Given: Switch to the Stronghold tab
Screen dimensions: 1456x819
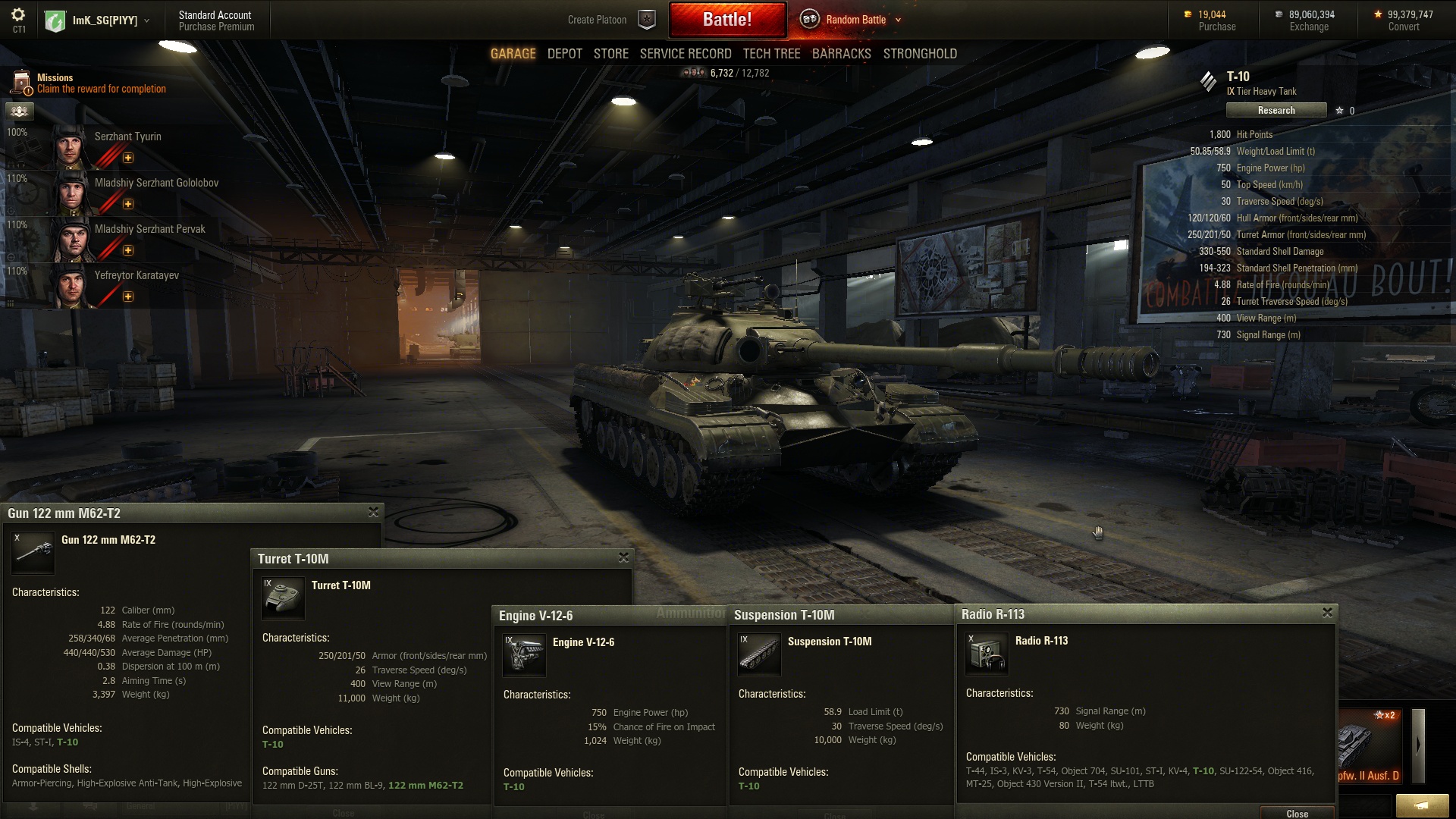Looking at the screenshot, I should pyautogui.click(x=920, y=54).
